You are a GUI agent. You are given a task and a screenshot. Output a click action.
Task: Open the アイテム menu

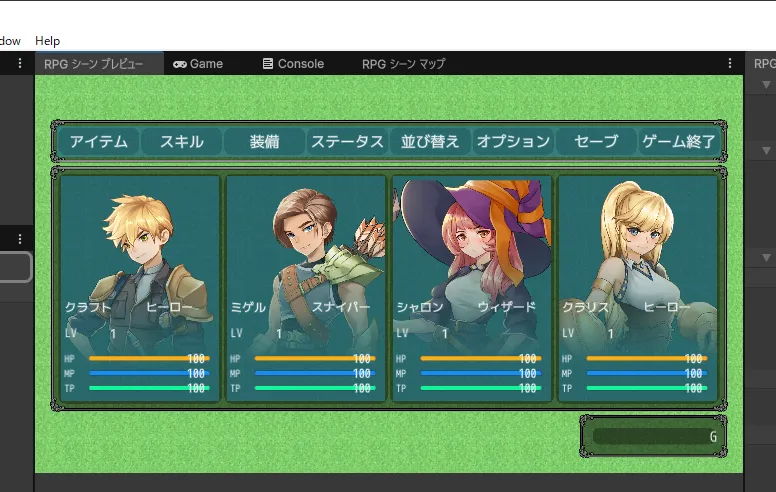tap(99, 141)
